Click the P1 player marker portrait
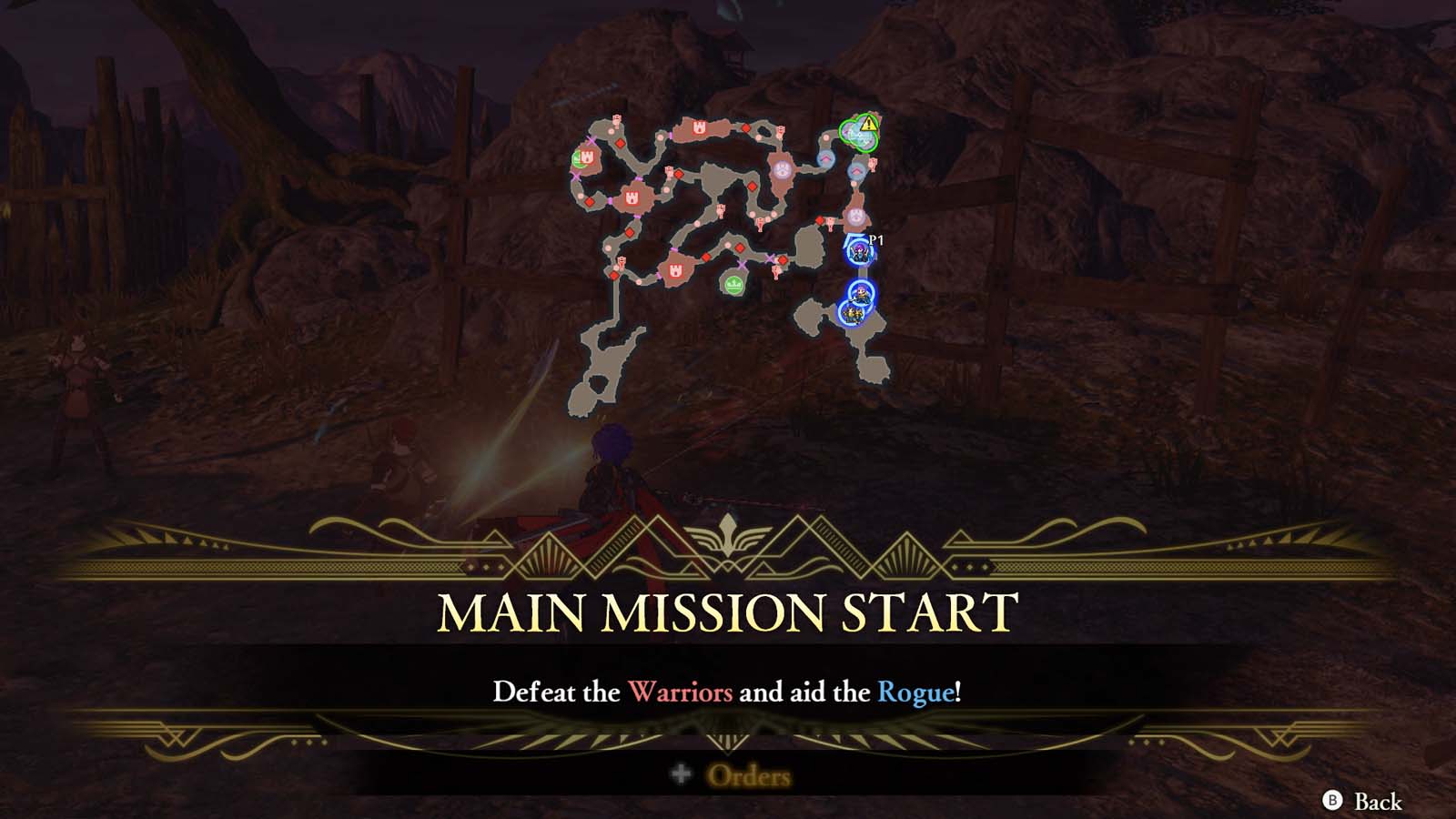 point(859,251)
